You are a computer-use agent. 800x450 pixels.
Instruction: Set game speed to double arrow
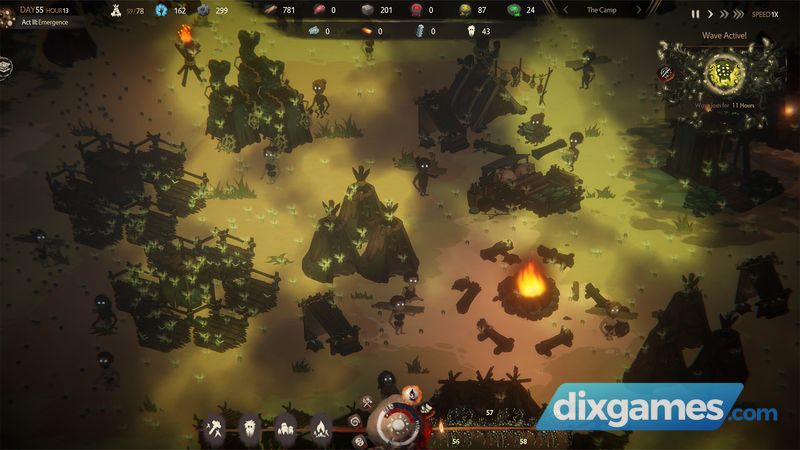click(x=725, y=14)
